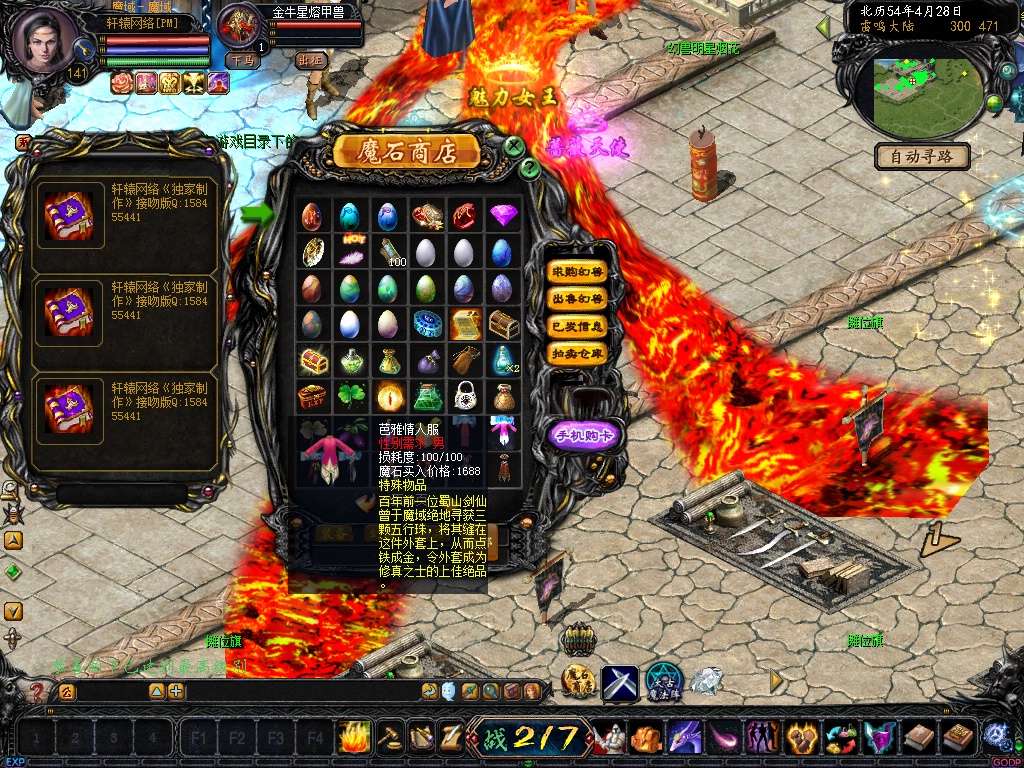
Task: Pick the wooden treasure chest item
Action: point(502,324)
